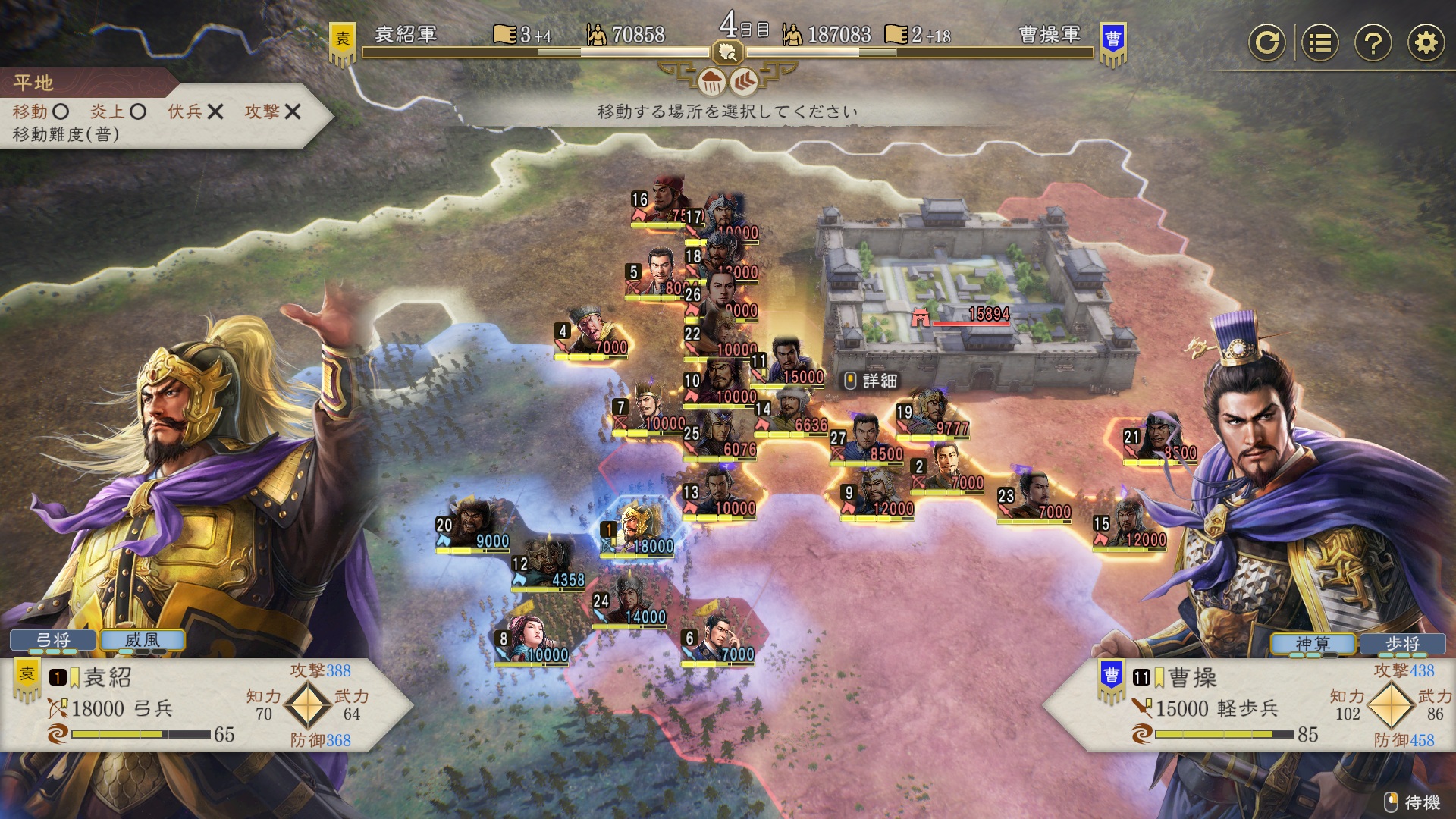Select enemy unit 14 with 6636 troops

792,409
